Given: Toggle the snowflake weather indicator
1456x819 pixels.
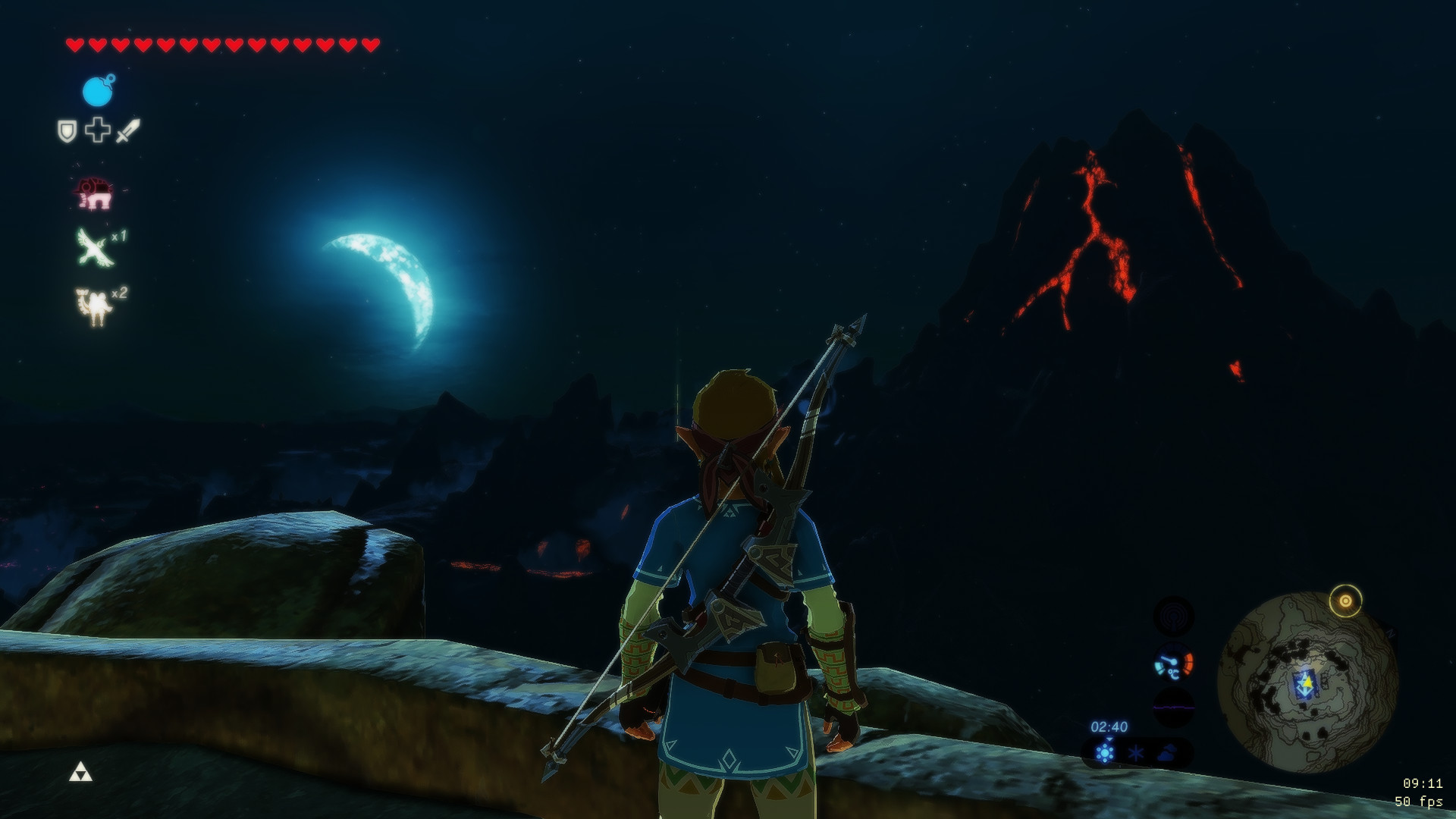Looking at the screenshot, I should coord(1135,753).
